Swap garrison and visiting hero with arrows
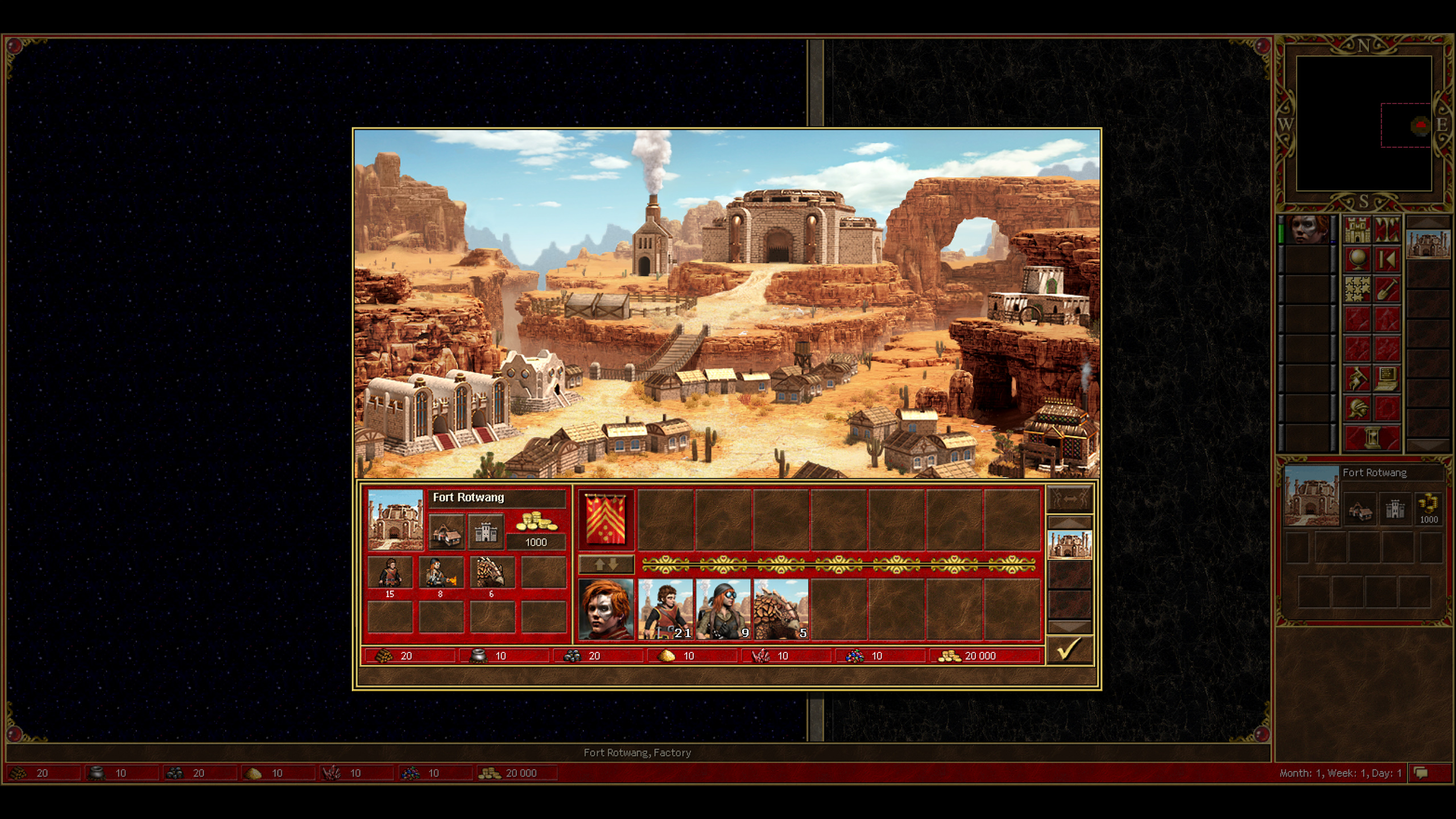This screenshot has height=819, width=1456. point(606,564)
